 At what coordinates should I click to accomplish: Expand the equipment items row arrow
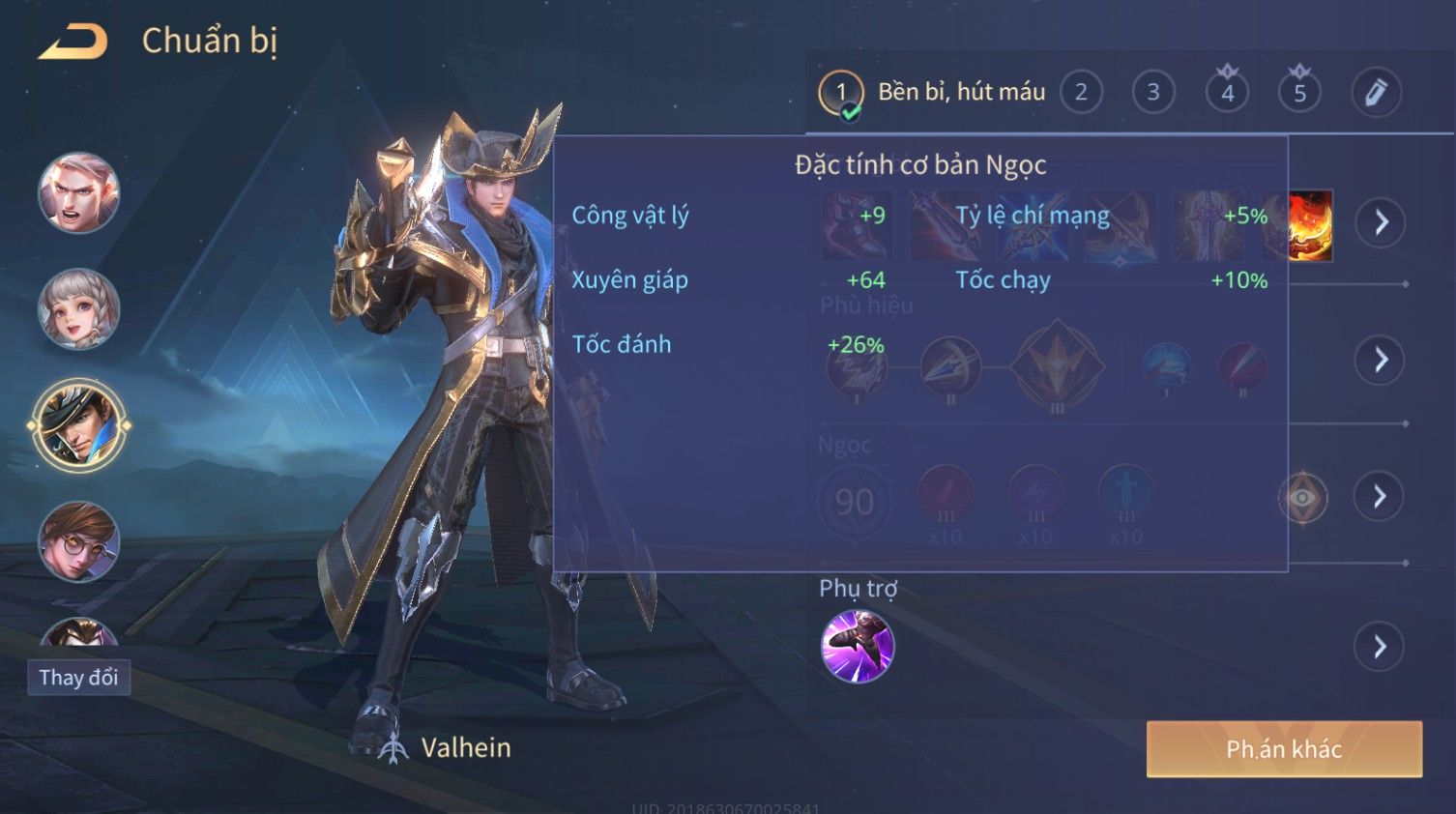click(x=1380, y=222)
